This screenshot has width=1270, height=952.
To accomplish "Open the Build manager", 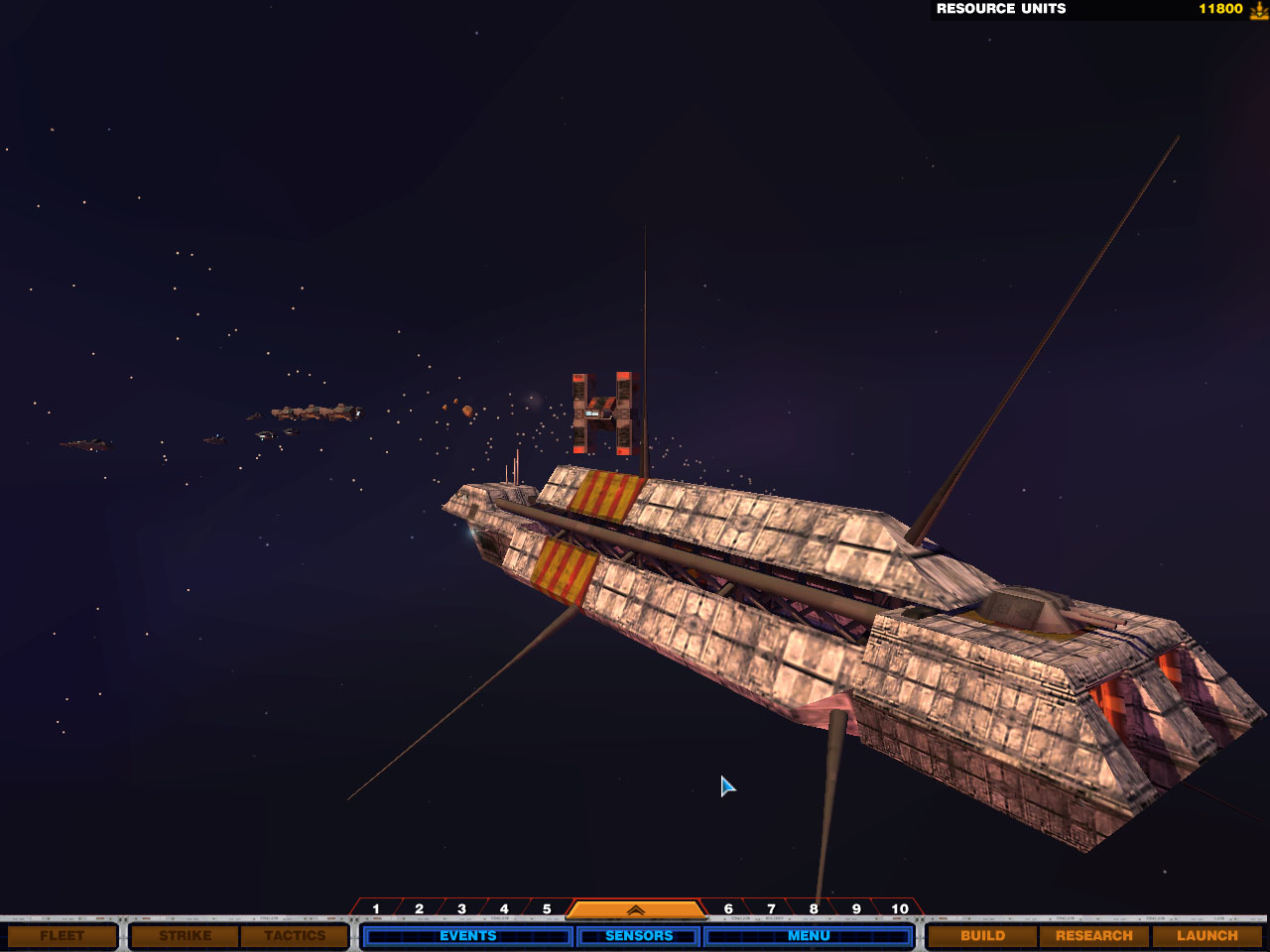I will (x=982, y=935).
